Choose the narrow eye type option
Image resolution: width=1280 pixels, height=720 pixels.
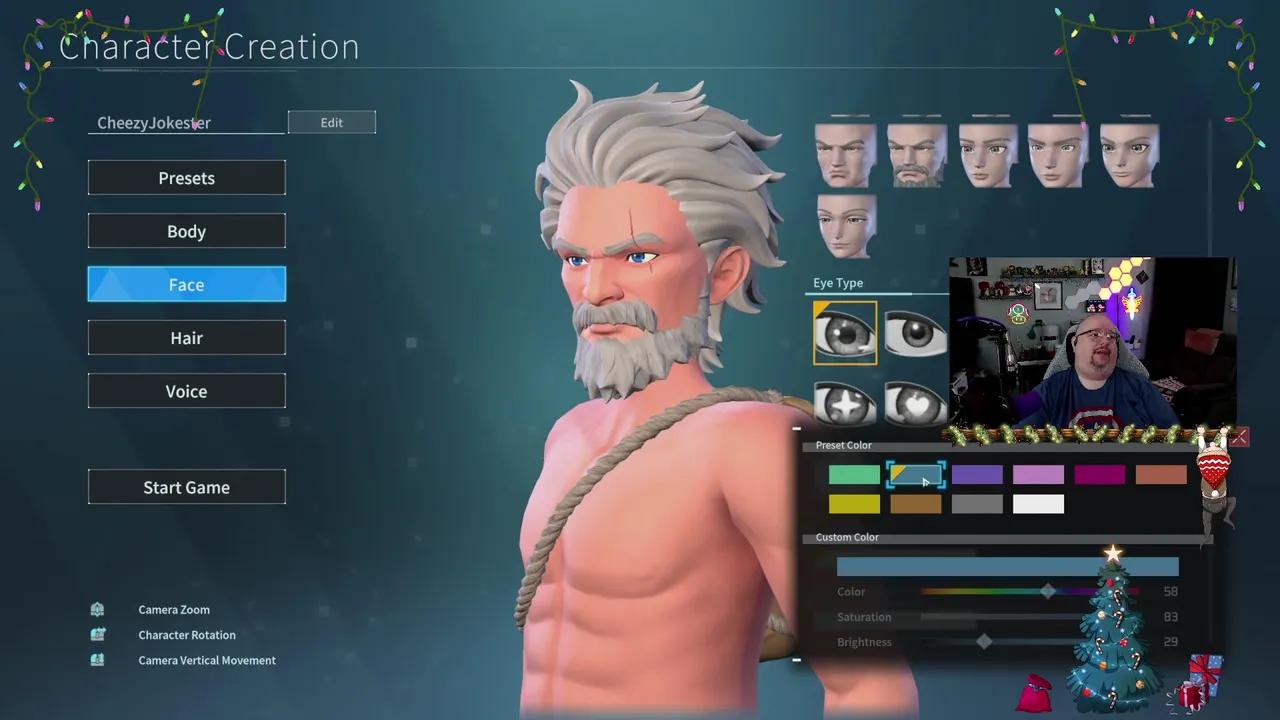916,333
